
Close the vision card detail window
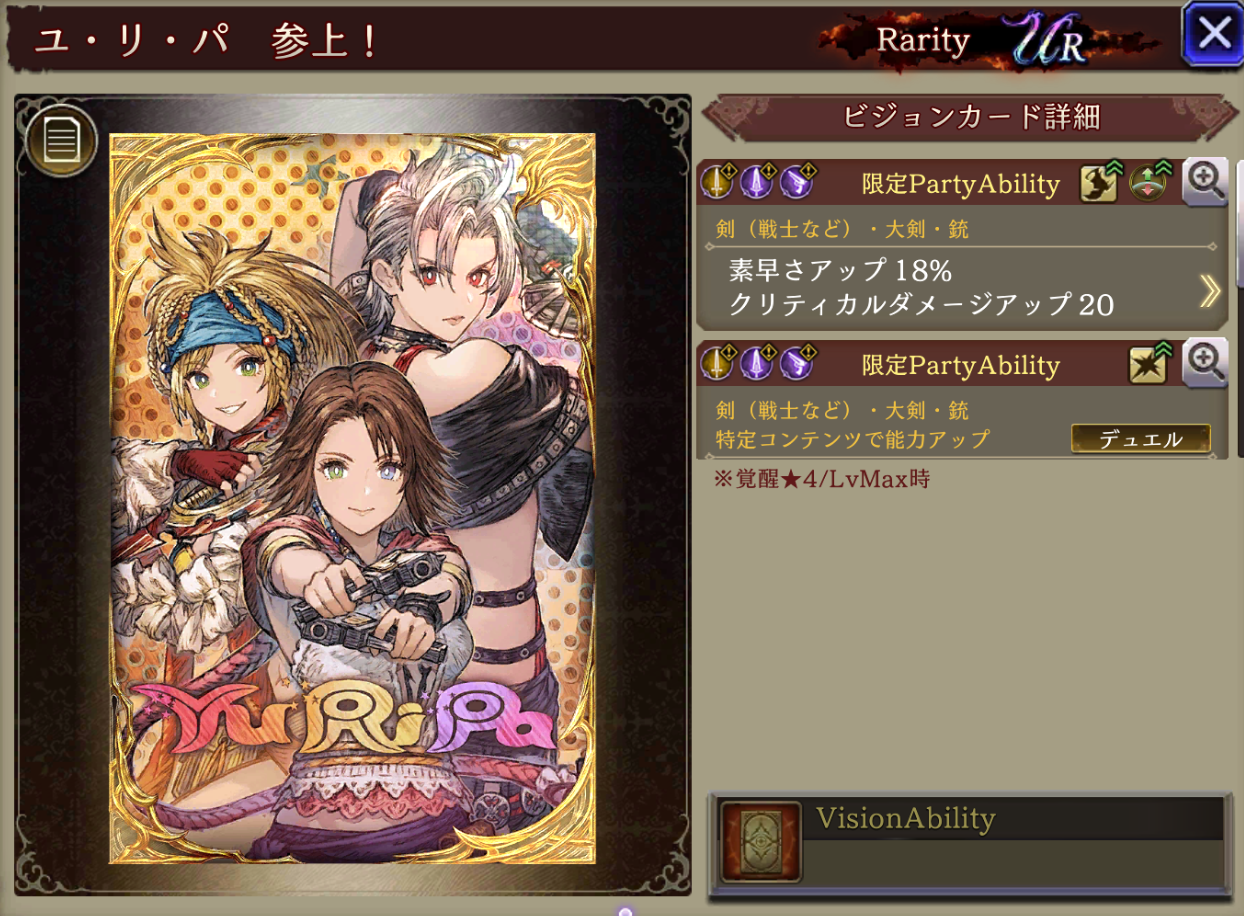1213,33
